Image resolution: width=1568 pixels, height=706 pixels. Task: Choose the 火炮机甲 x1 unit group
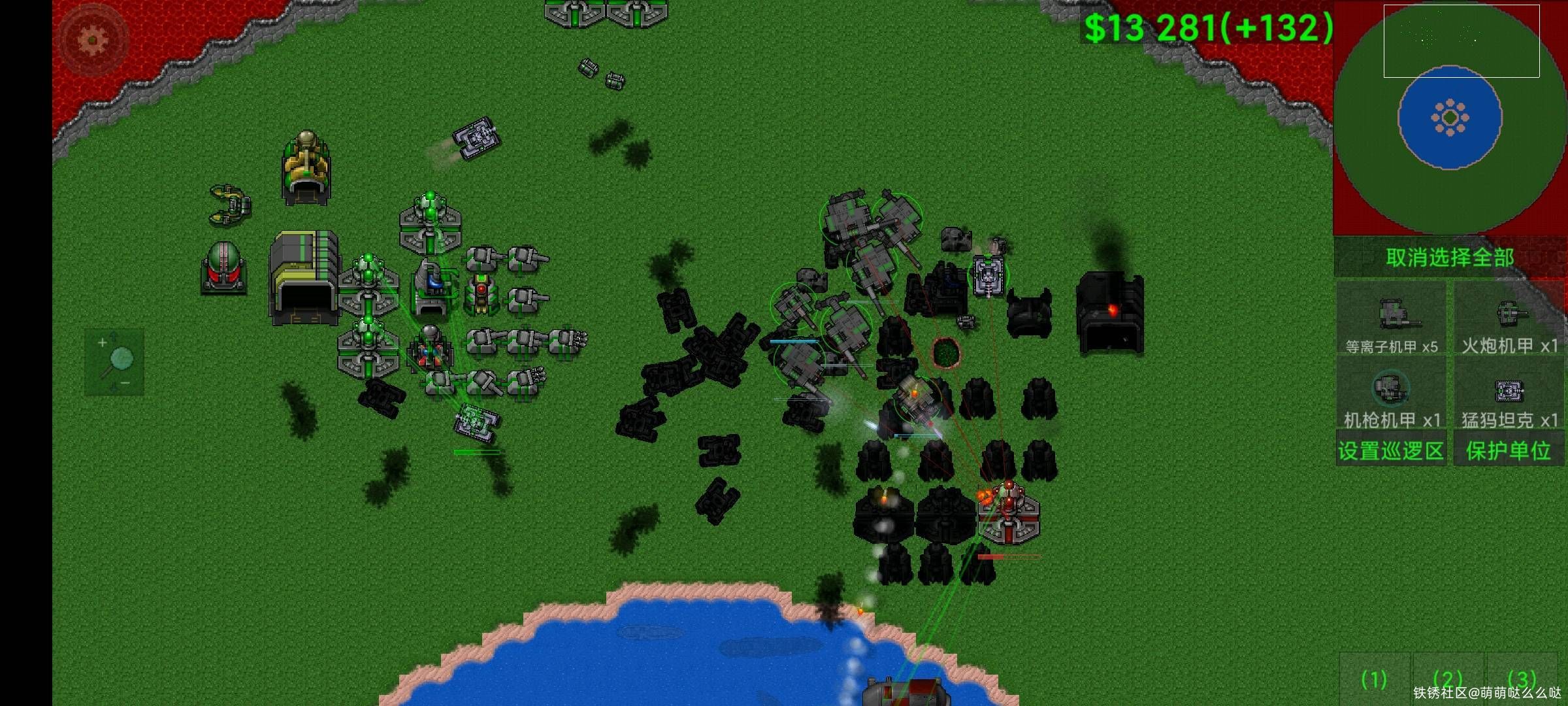click(x=1509, y=320)
